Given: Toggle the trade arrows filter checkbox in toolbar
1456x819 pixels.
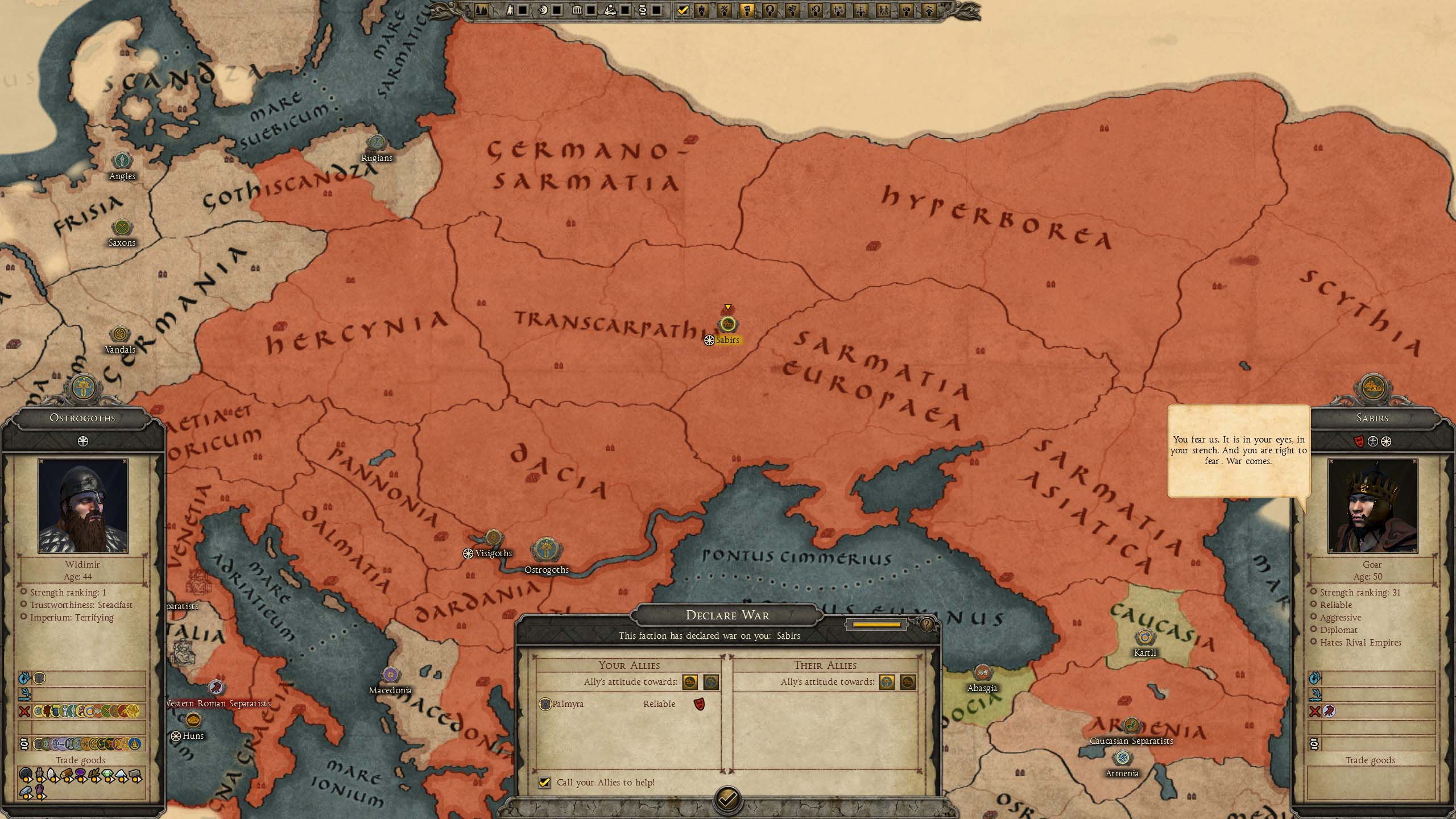Looking at the screenshot, I should (x=657, y=10).
